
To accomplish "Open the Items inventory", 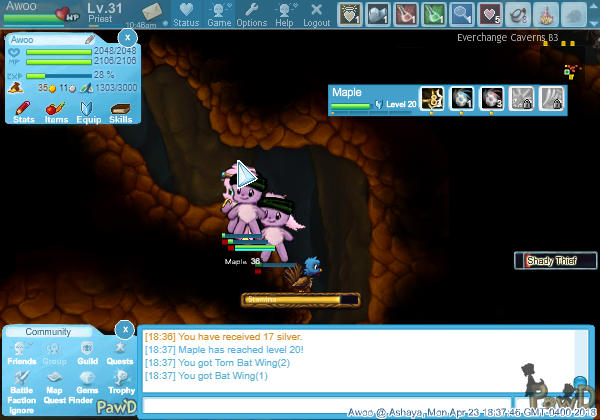I will [x=55, y=110].
